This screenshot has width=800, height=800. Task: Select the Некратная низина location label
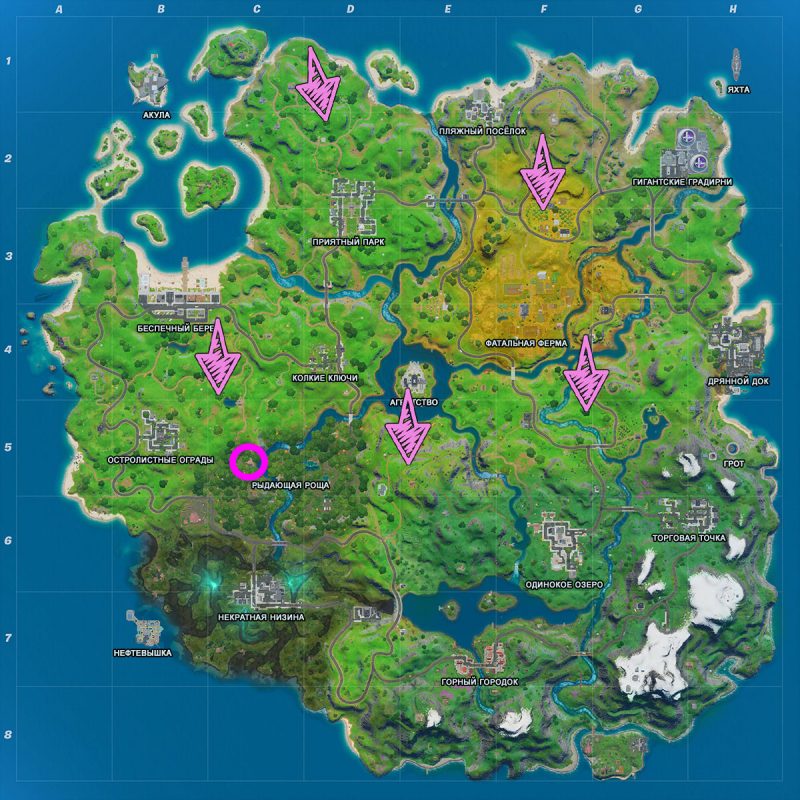click(x=260, y=617)
